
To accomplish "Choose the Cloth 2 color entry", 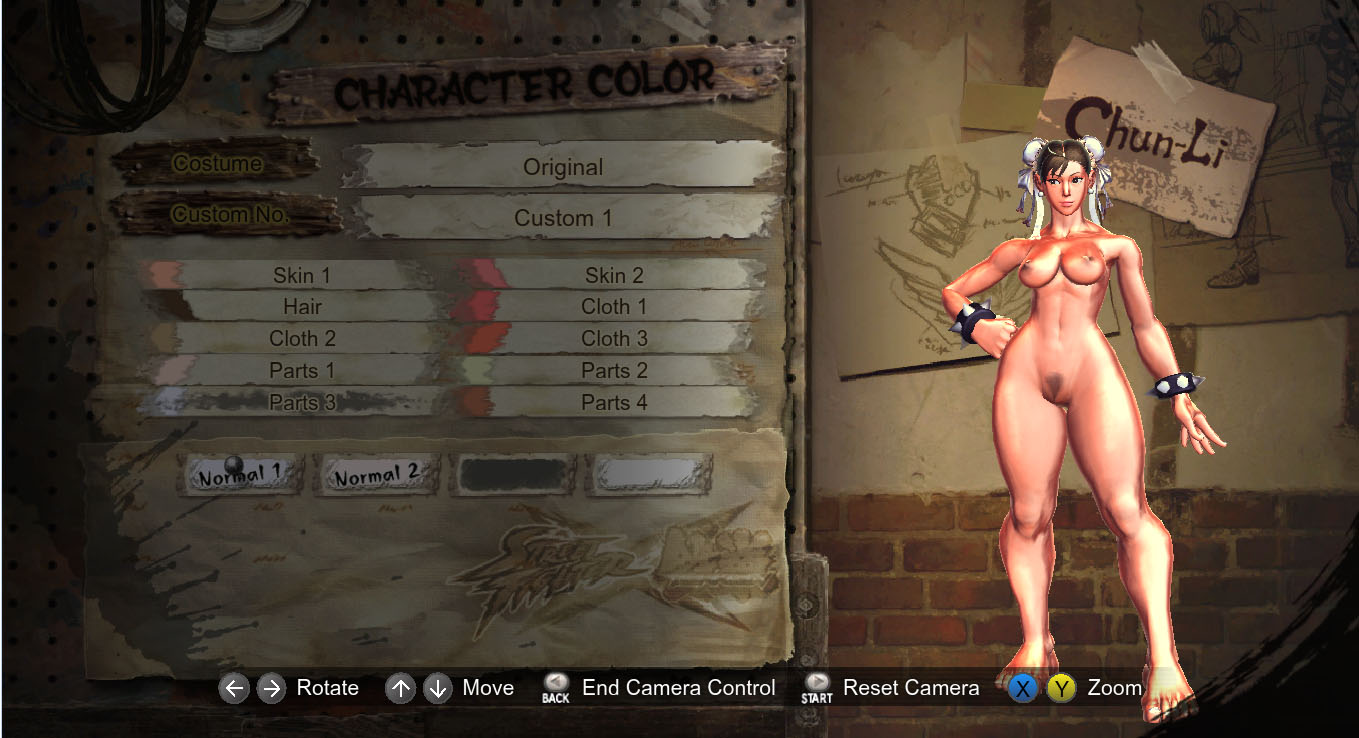I will pos(301,339).
